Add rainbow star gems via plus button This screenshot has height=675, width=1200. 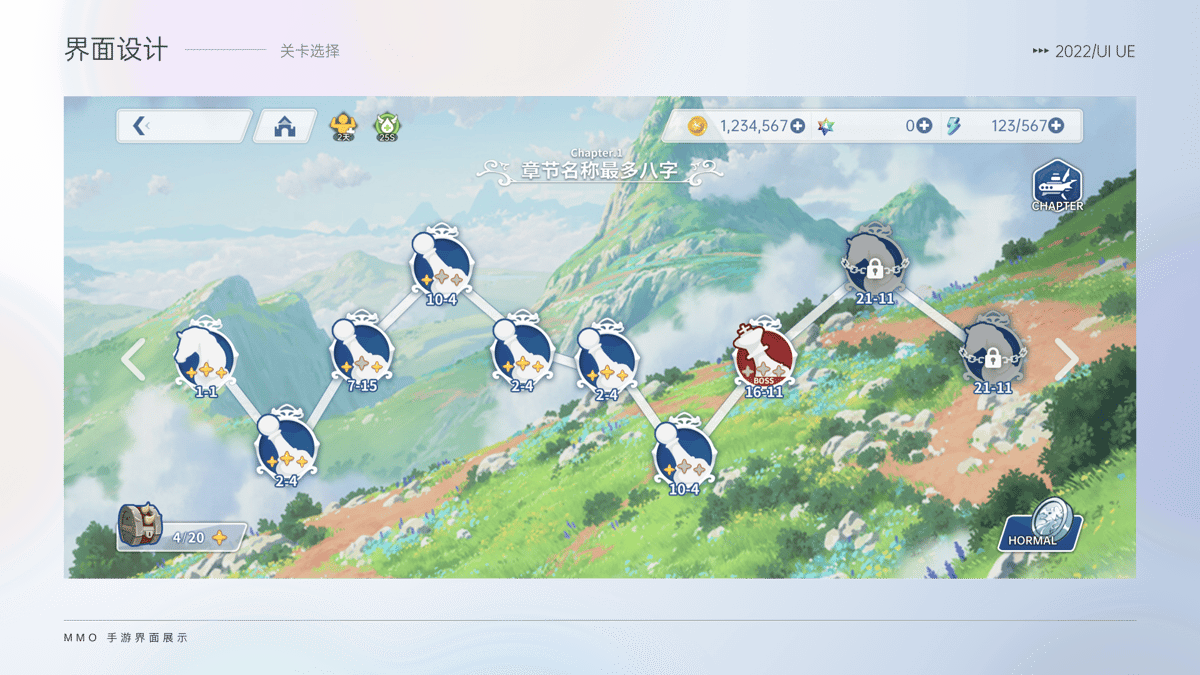(x=924, y=126)
